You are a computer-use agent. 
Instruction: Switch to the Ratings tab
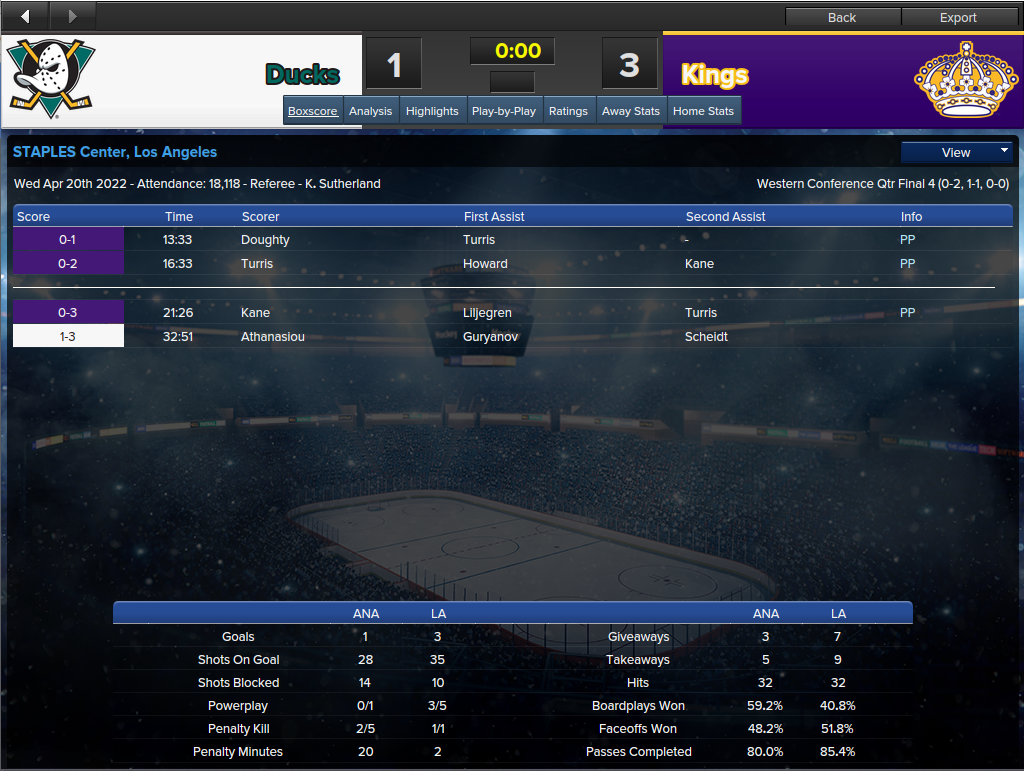click(x=568, y=111)
